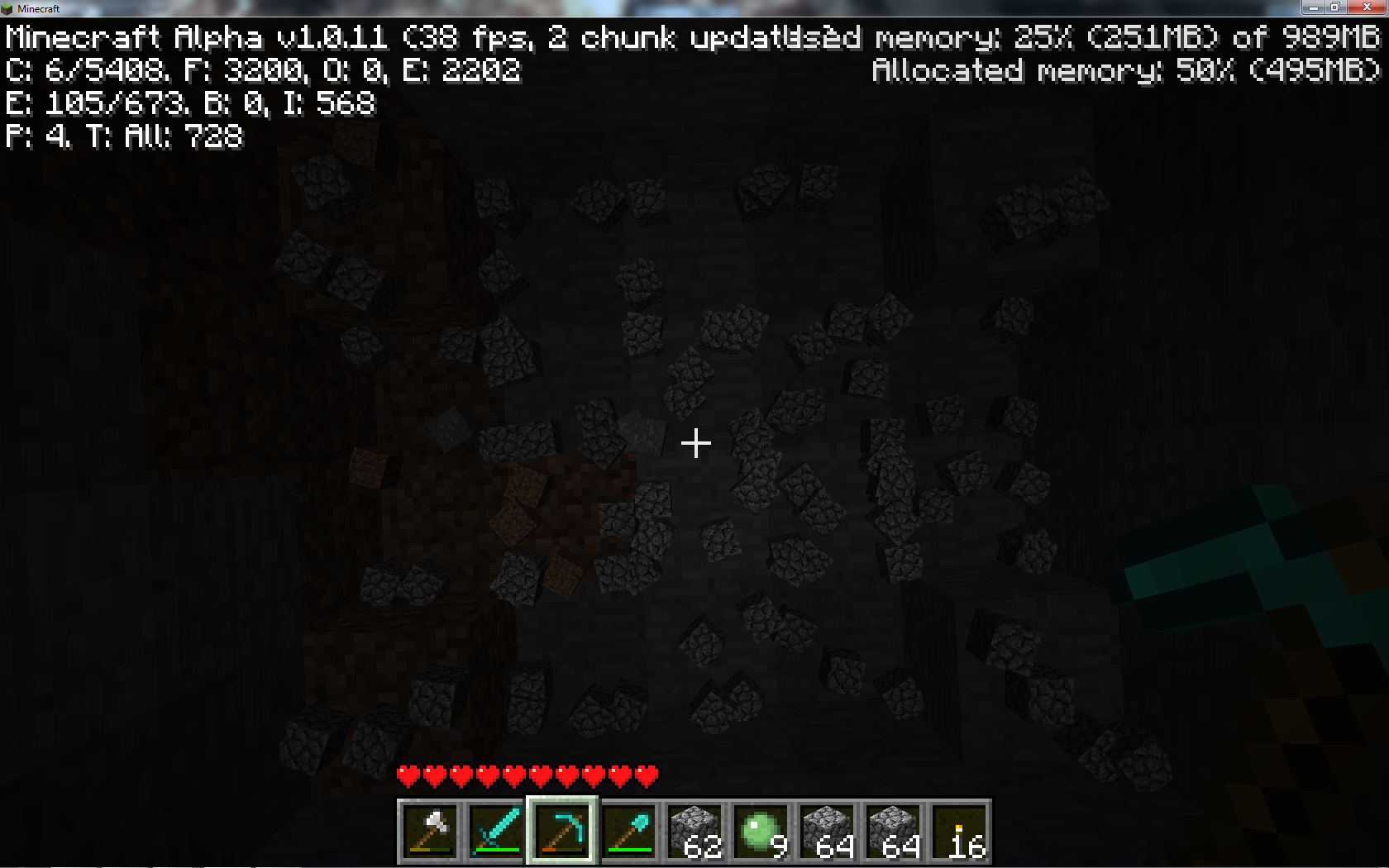Click the Minecraft title bar text
The height and width of the screenshot is (868, 1389).
tap(40, 8)
